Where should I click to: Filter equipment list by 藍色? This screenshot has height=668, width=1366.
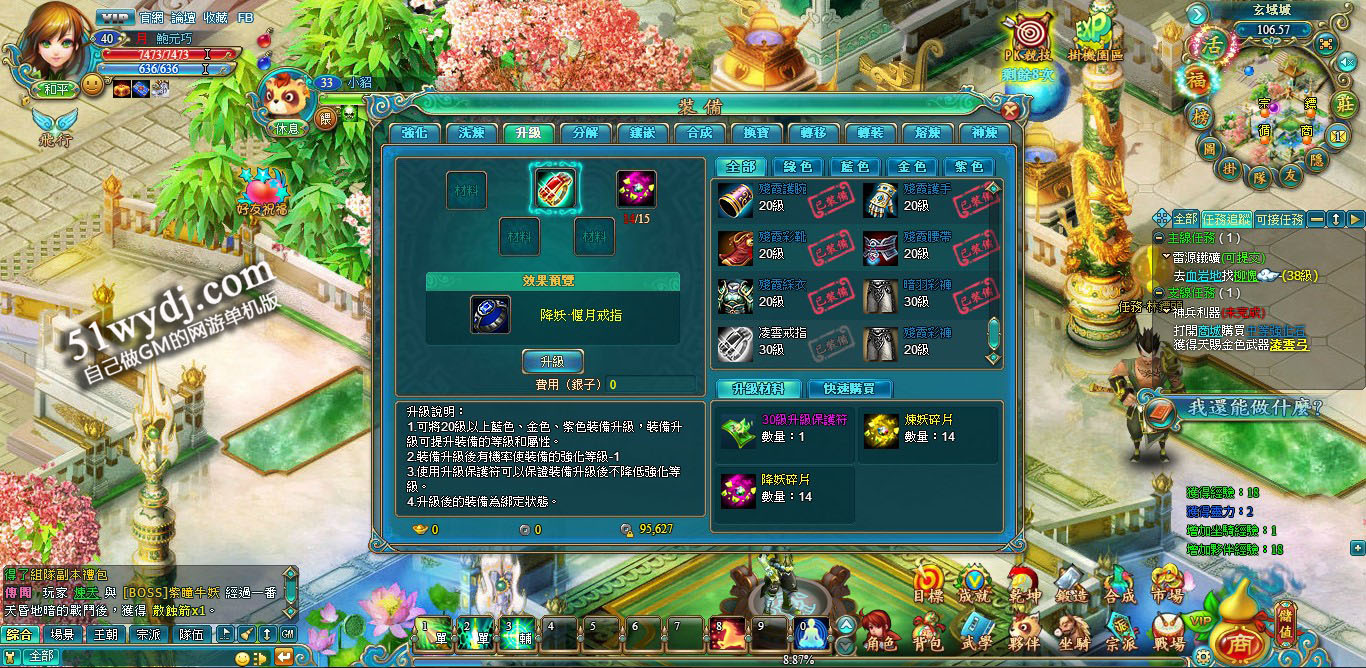click(x=855, y=167)
